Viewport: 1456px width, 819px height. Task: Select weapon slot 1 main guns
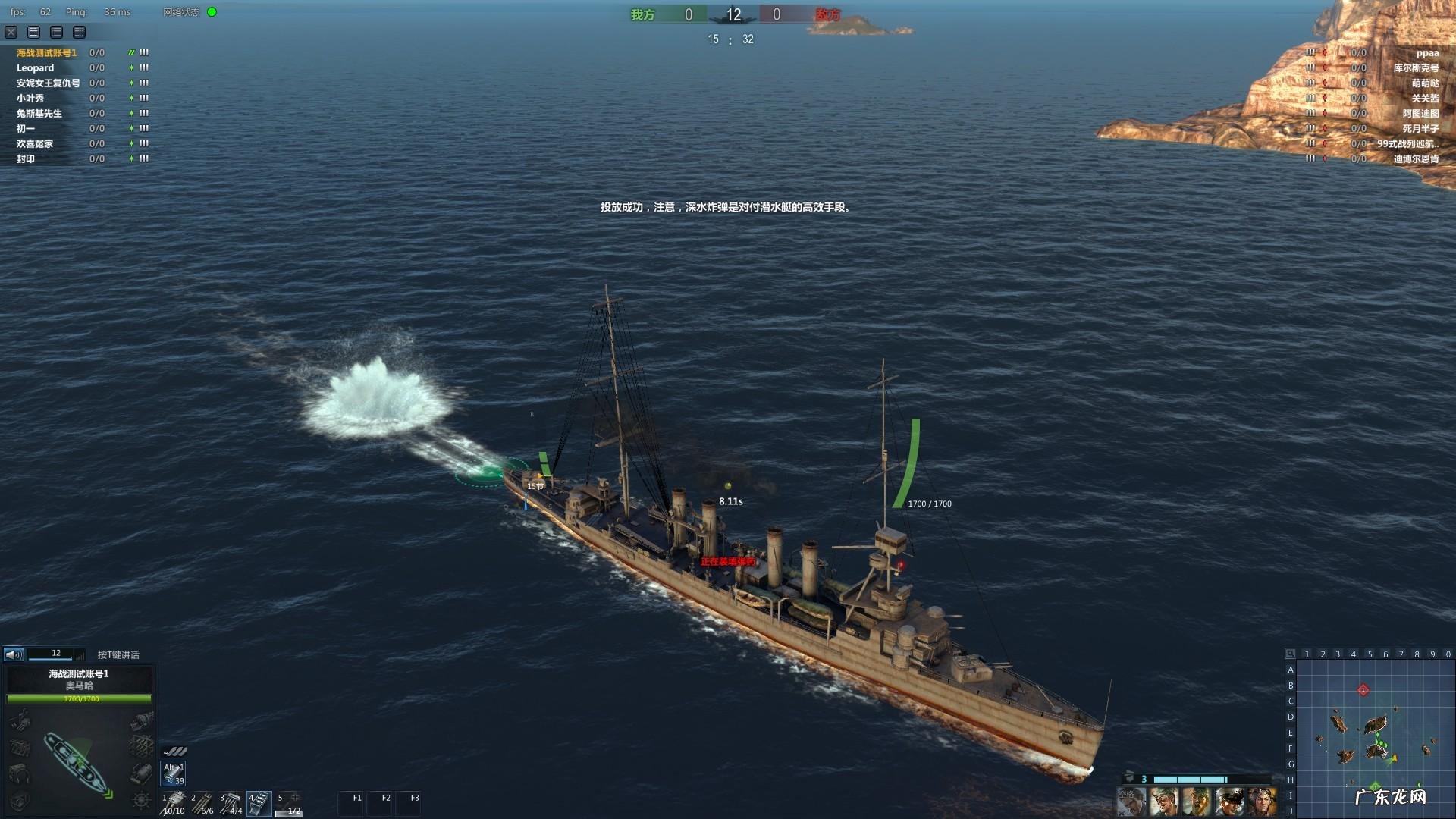(x=174, y=802)
